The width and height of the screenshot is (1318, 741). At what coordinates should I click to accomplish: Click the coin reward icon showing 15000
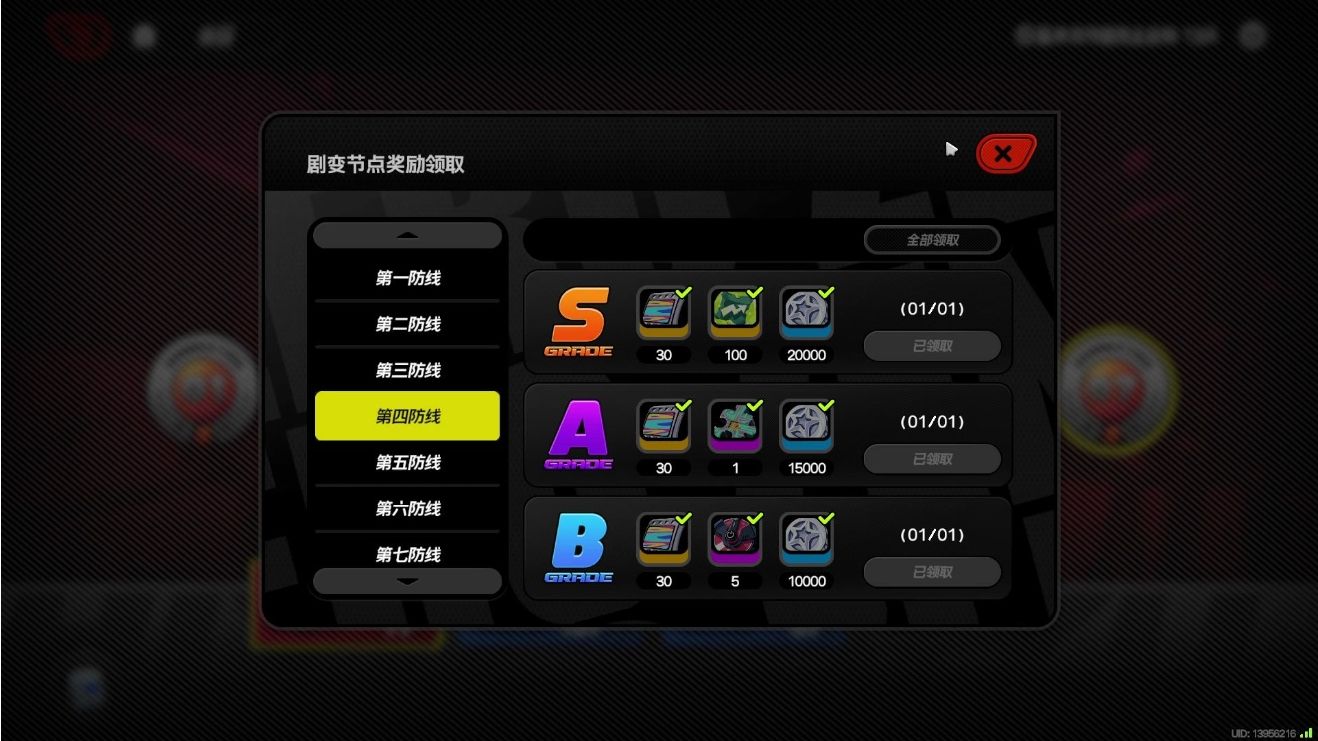(806, 428)
